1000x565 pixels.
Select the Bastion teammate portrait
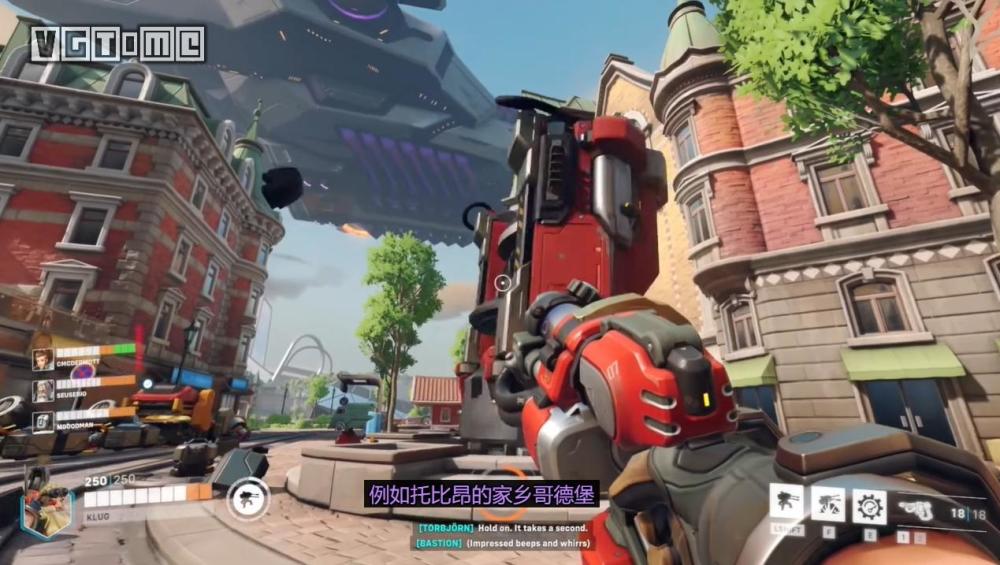point(42,420)
